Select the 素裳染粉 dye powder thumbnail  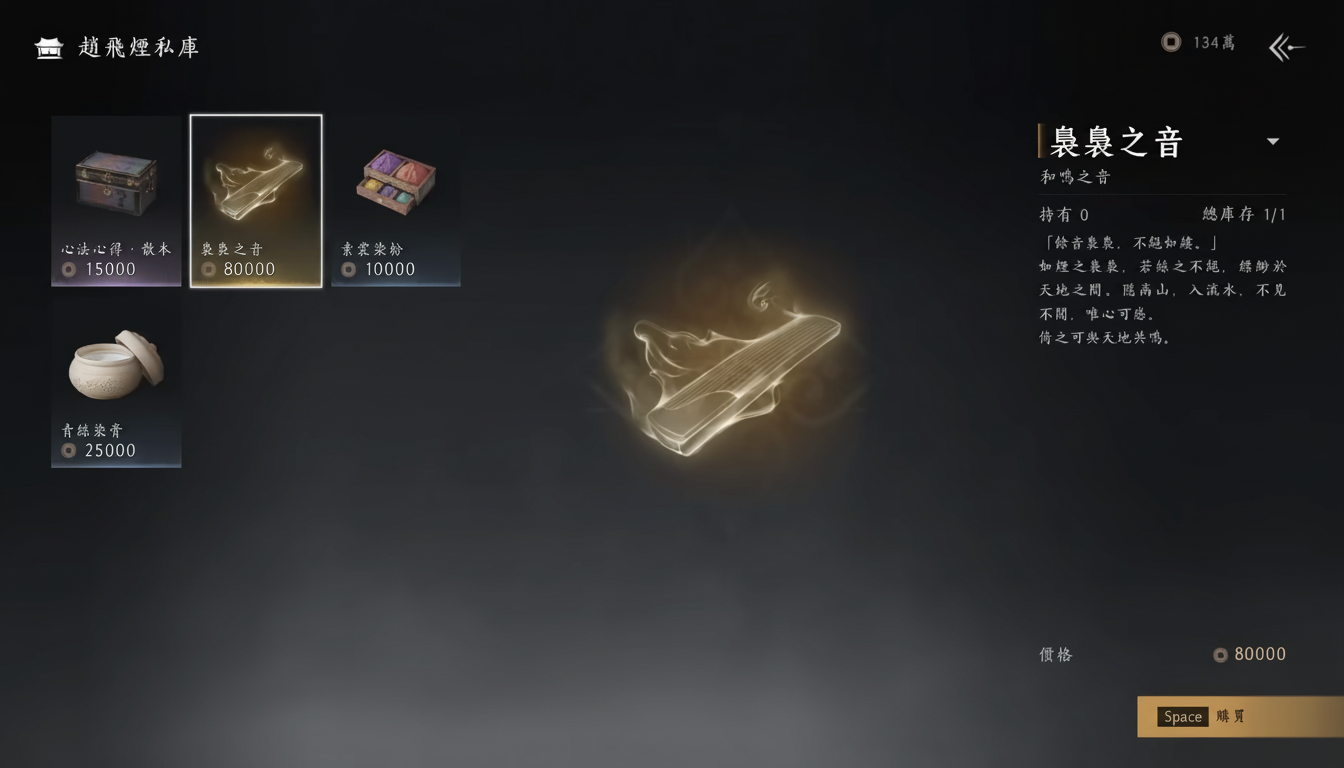point(396,180)
